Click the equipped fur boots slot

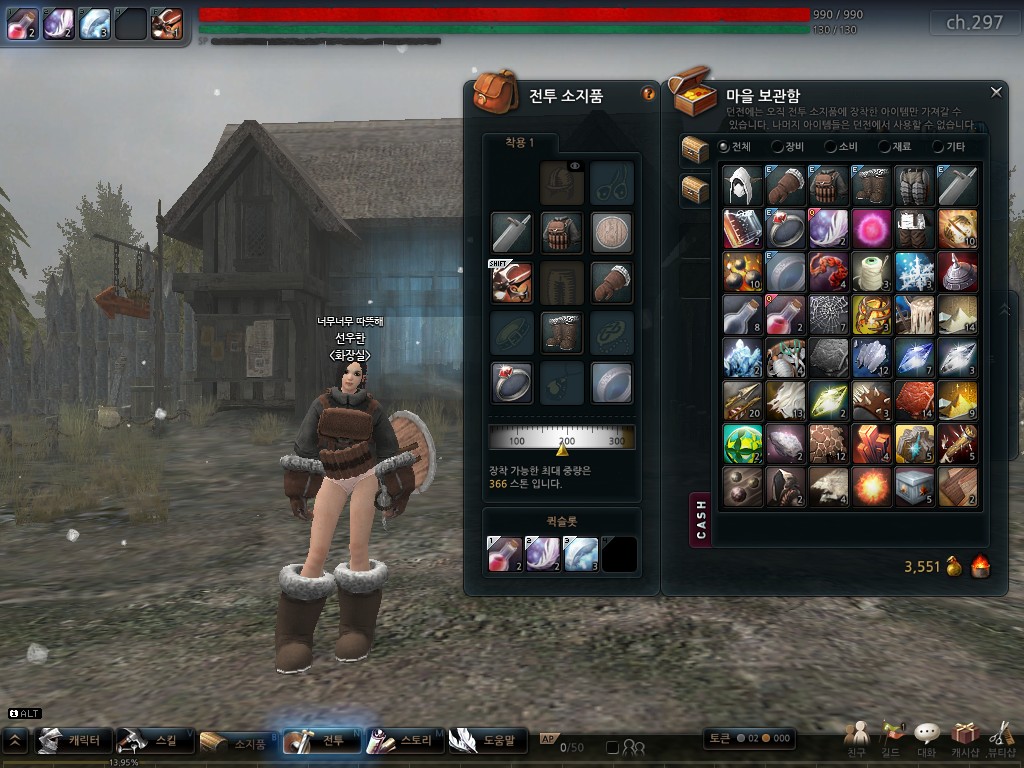tap(561, 332)
